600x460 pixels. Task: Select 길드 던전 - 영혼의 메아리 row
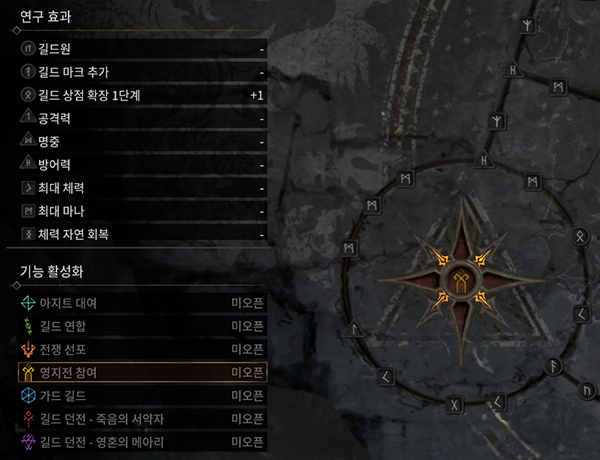coord(142,441)
